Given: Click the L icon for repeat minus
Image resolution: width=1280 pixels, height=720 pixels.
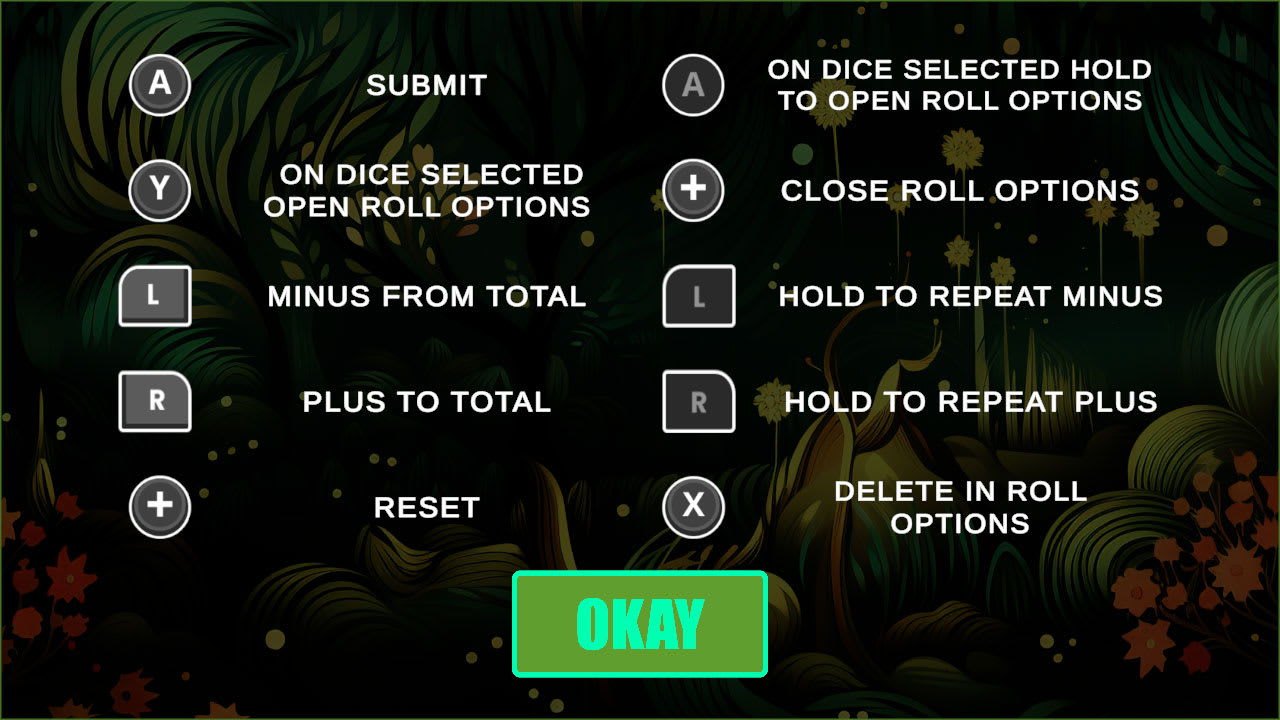Looking at the screenshot, I should click(699, 296).
